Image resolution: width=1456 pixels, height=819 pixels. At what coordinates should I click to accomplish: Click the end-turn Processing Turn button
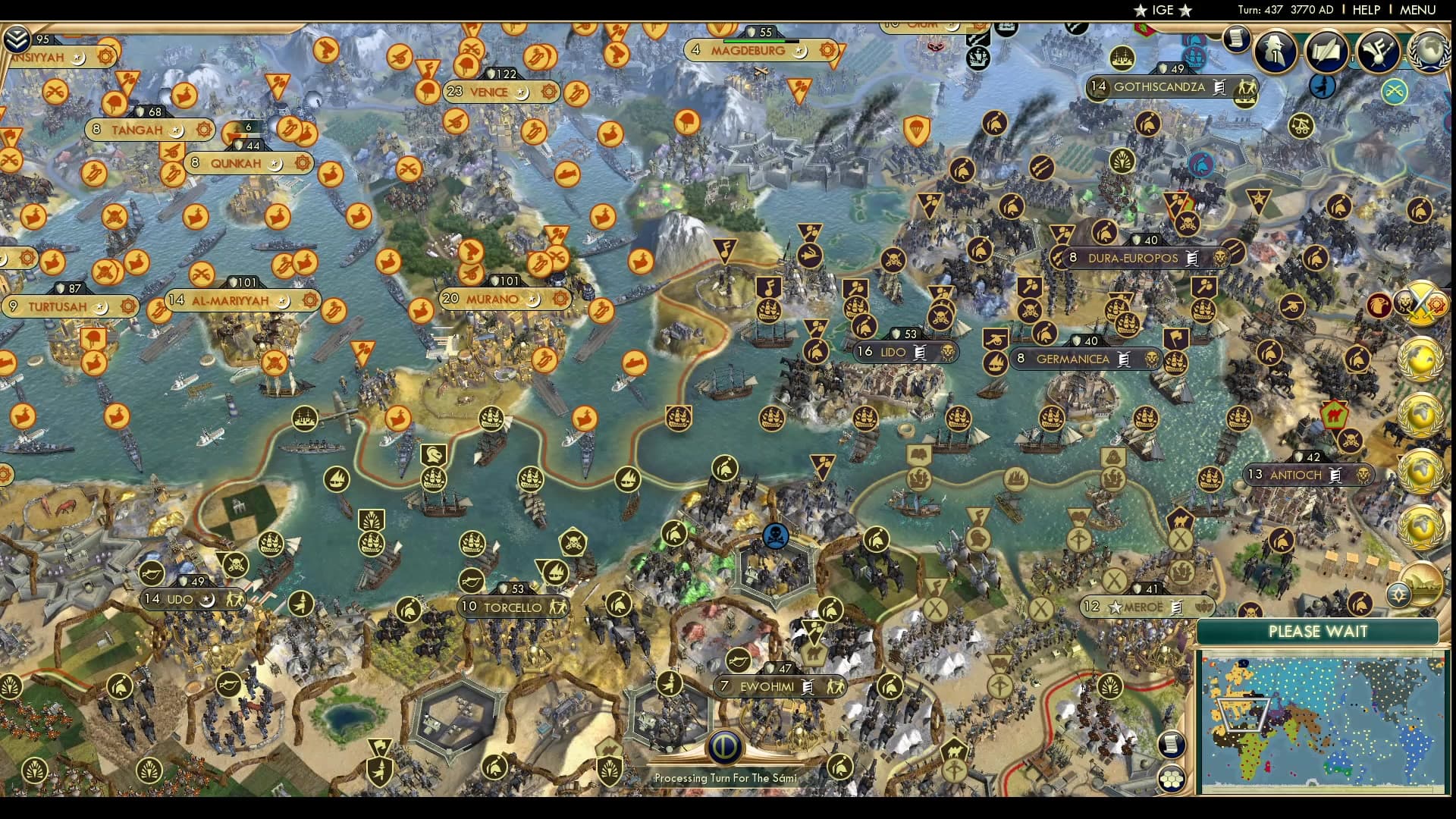(726, 747)
